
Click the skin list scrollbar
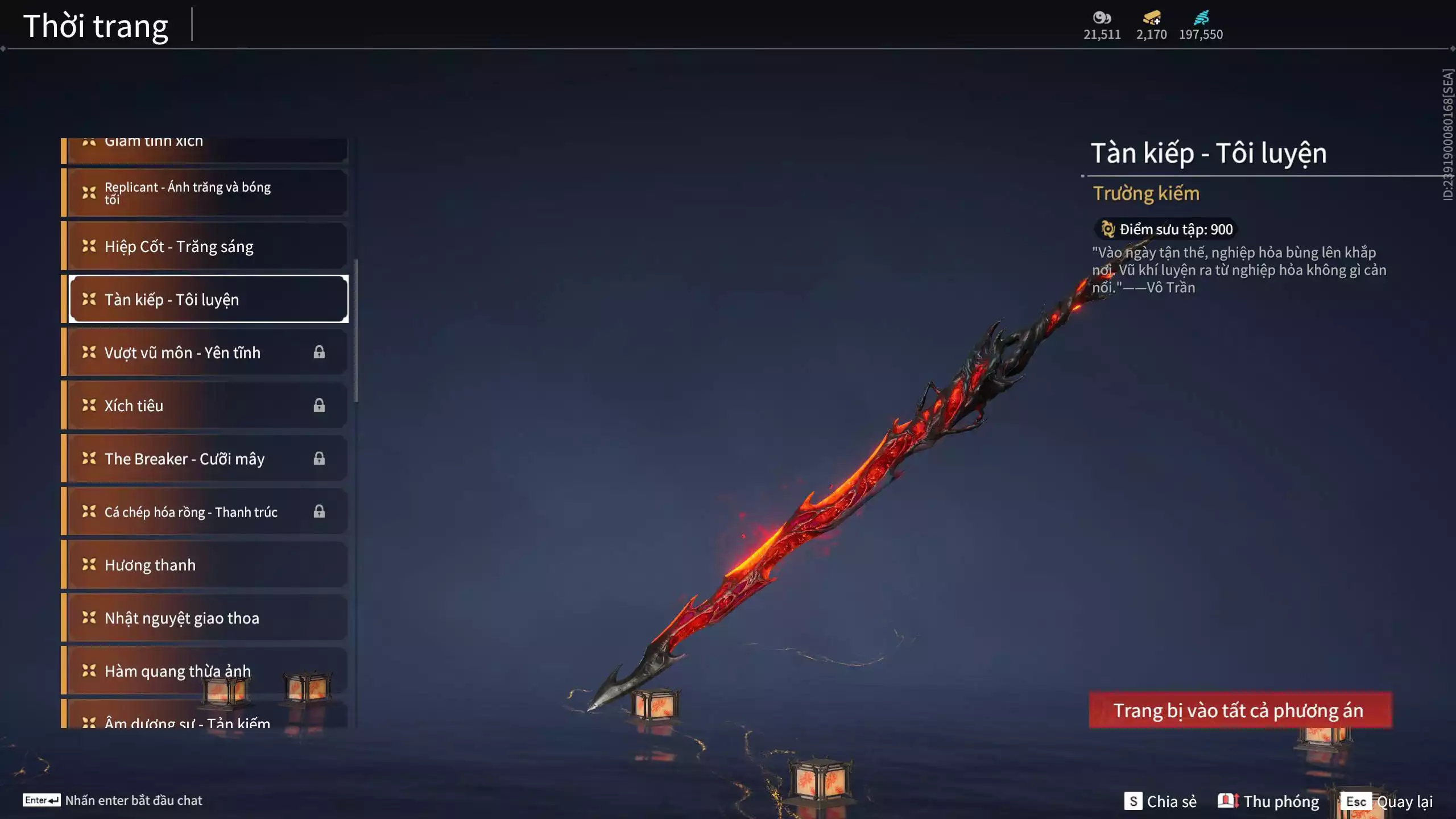356,330
